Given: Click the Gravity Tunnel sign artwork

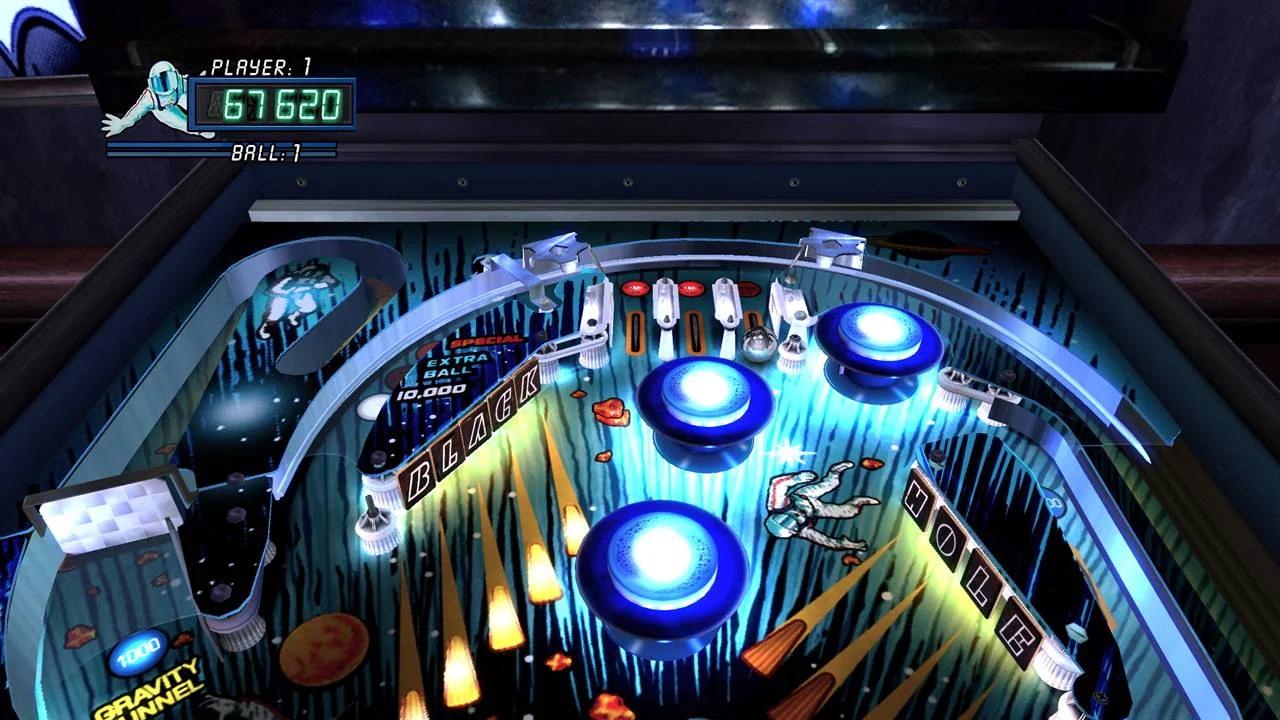Looking at the screenshot, I should (x=150, y=690).
